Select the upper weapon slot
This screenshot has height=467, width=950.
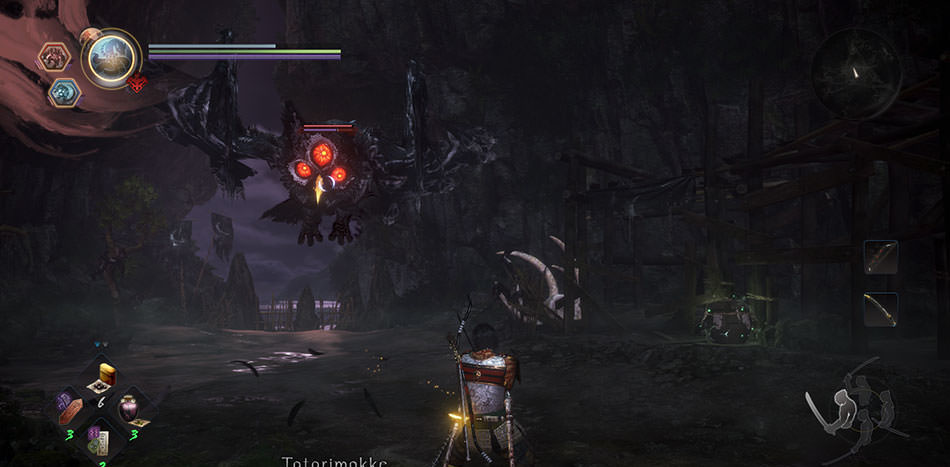[881, 257]
